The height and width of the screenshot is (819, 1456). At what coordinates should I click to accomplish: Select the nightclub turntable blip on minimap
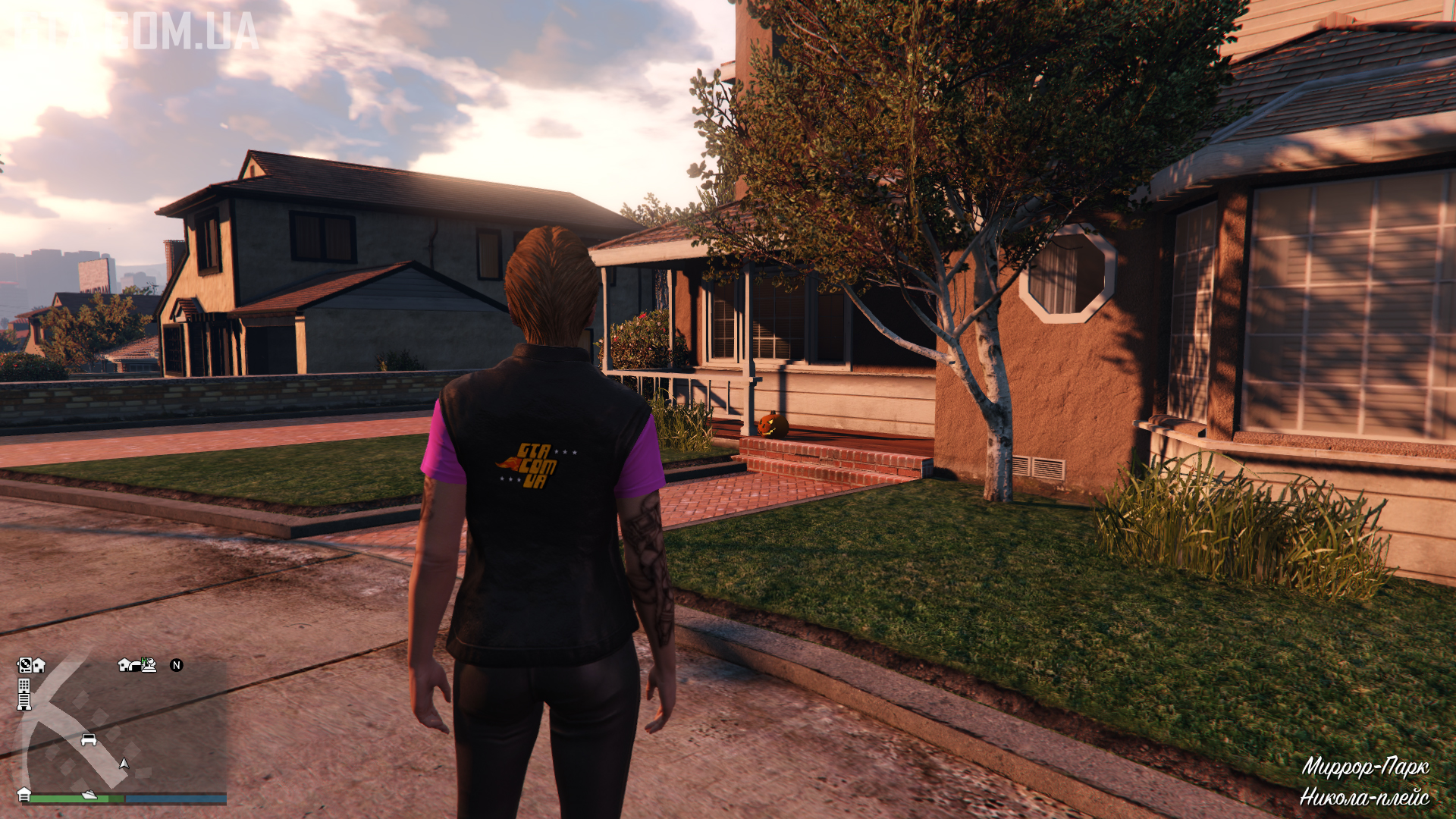24,665
